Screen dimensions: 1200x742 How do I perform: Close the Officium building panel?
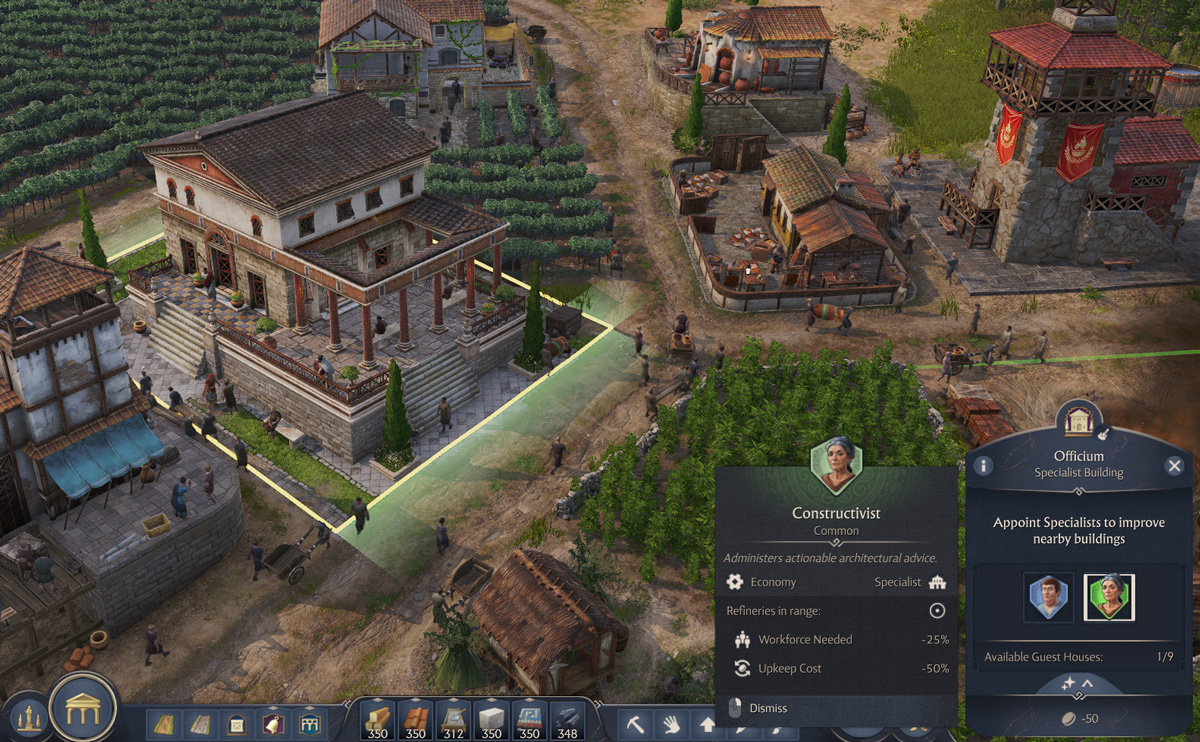point(1174,466)
